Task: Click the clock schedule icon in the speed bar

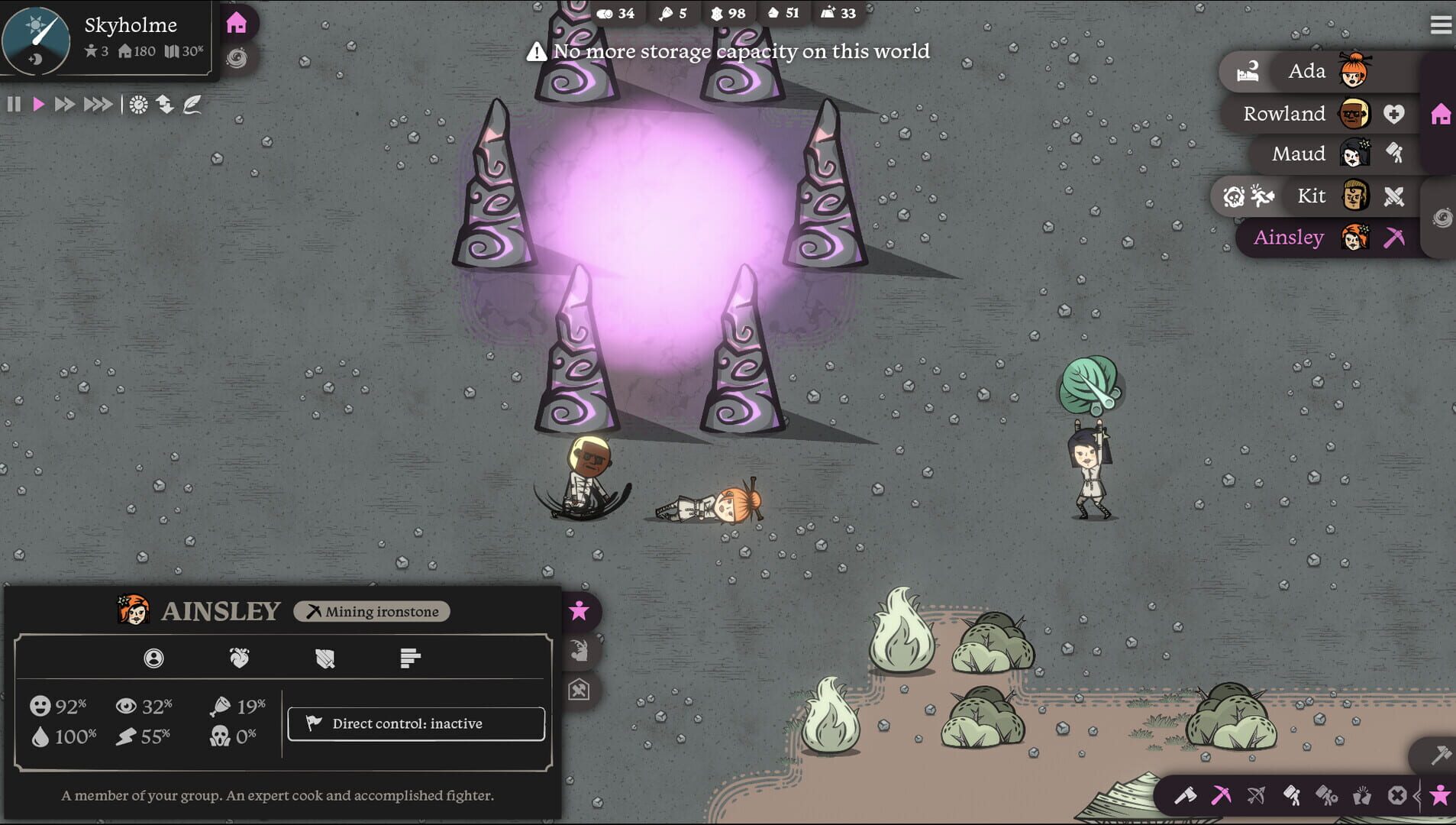Action: [x=137, y=104]
